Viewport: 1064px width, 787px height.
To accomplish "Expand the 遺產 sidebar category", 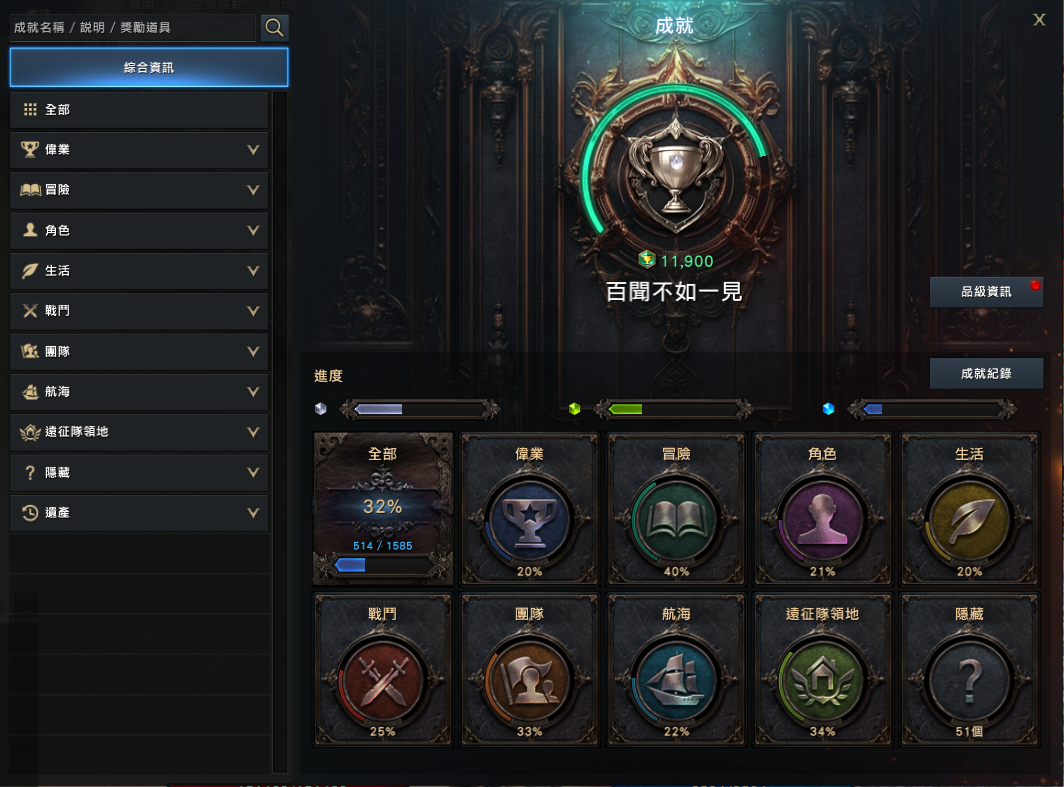I will (x=139, y=513).
